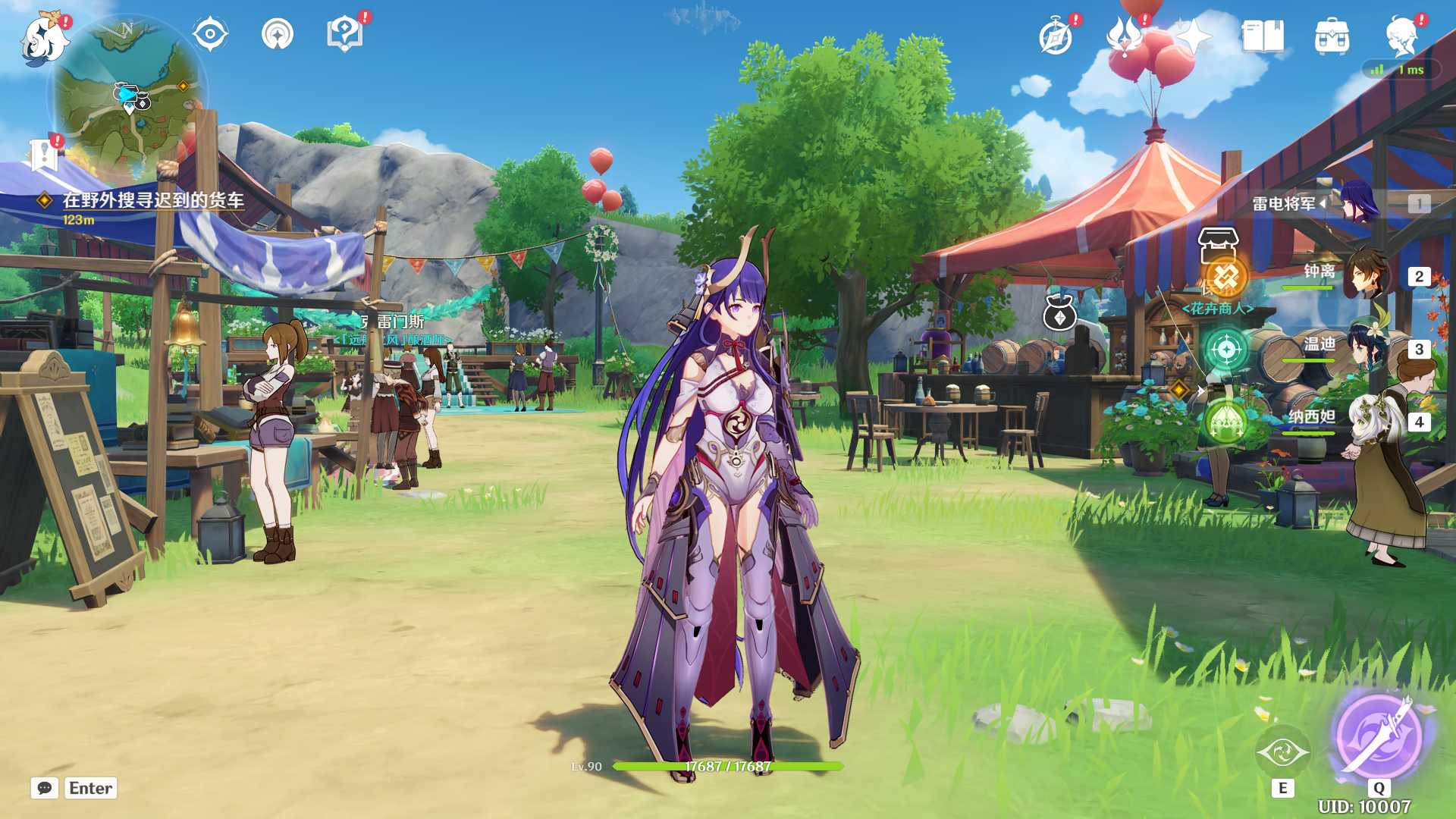Open the target-shaped icon beside the minimap

tap(210, 35)
